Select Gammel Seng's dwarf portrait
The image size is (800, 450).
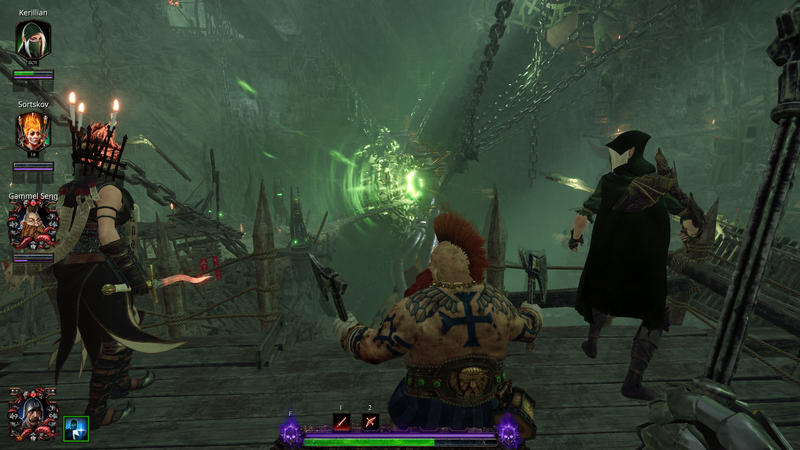(33, 224)
